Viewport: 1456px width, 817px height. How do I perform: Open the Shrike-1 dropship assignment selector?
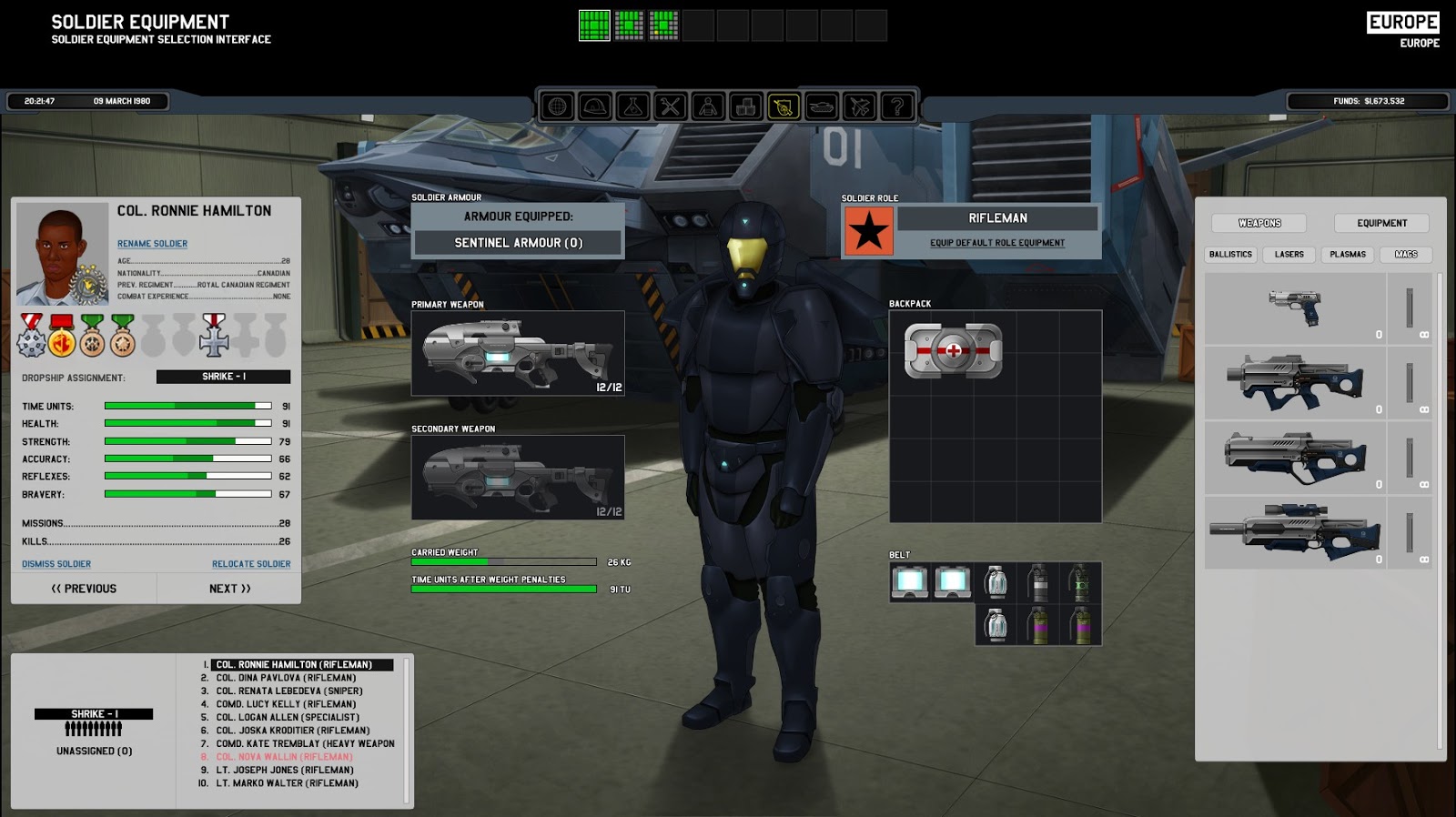[x=221, y=376]
